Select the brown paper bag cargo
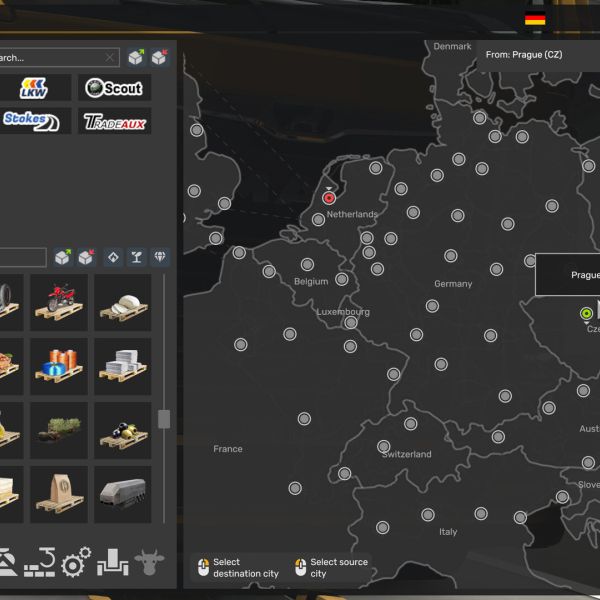 58,494
